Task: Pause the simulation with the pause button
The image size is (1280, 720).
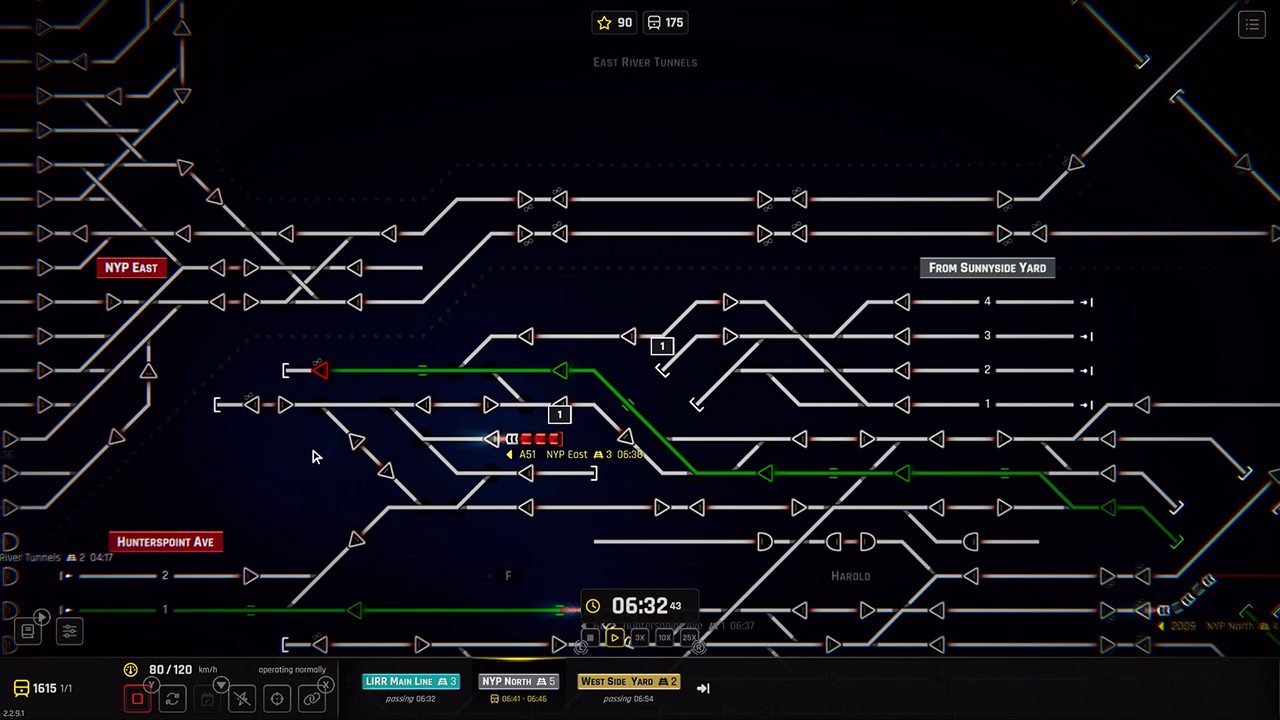Action: (590, 637)
